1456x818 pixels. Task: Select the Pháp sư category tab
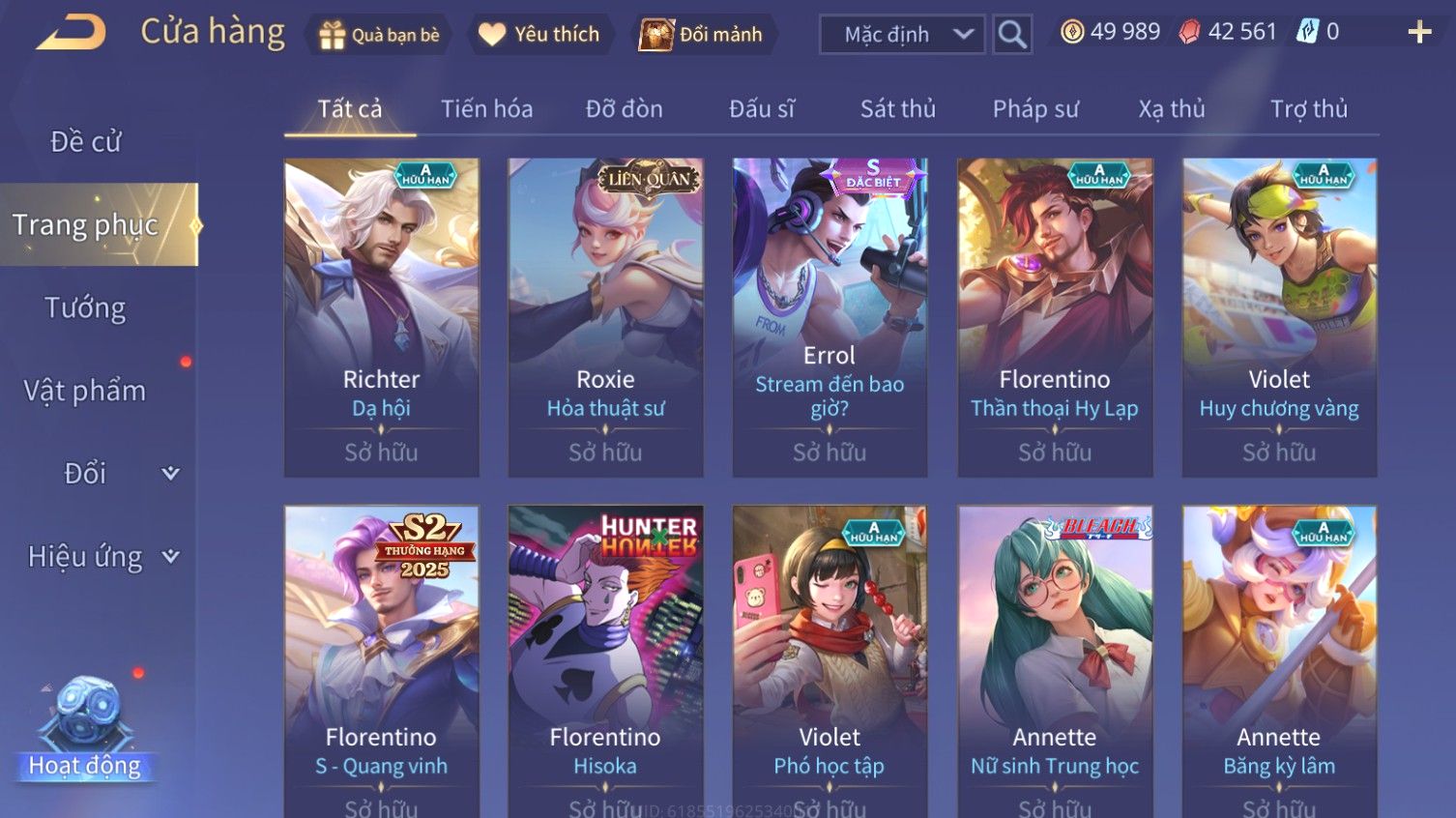click(x=1034, y=109)
